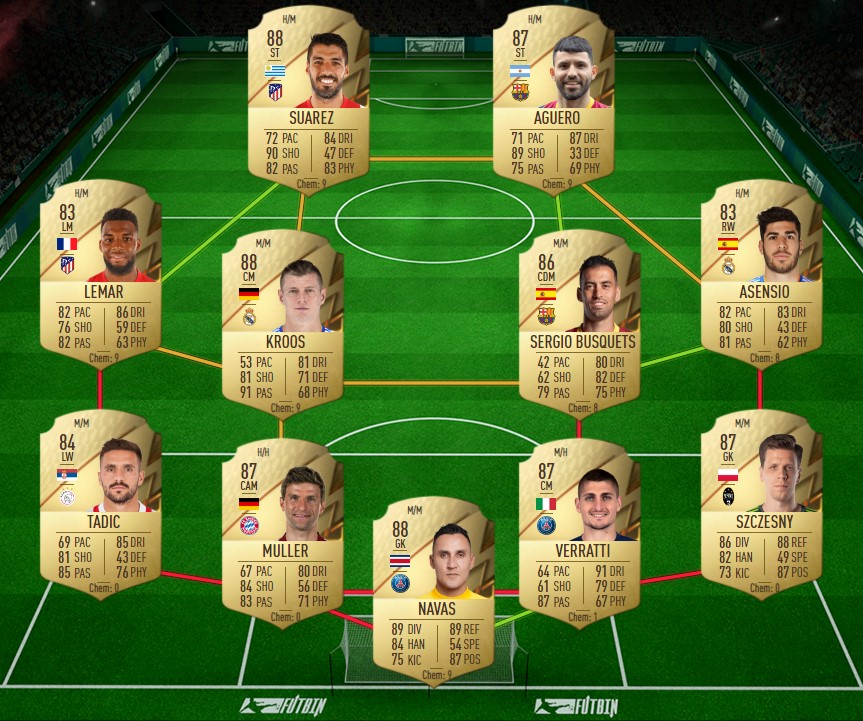Select the Navas goalkeeper card
The image size is (863, 721).
pyautogui.click(x=433, y=590)
